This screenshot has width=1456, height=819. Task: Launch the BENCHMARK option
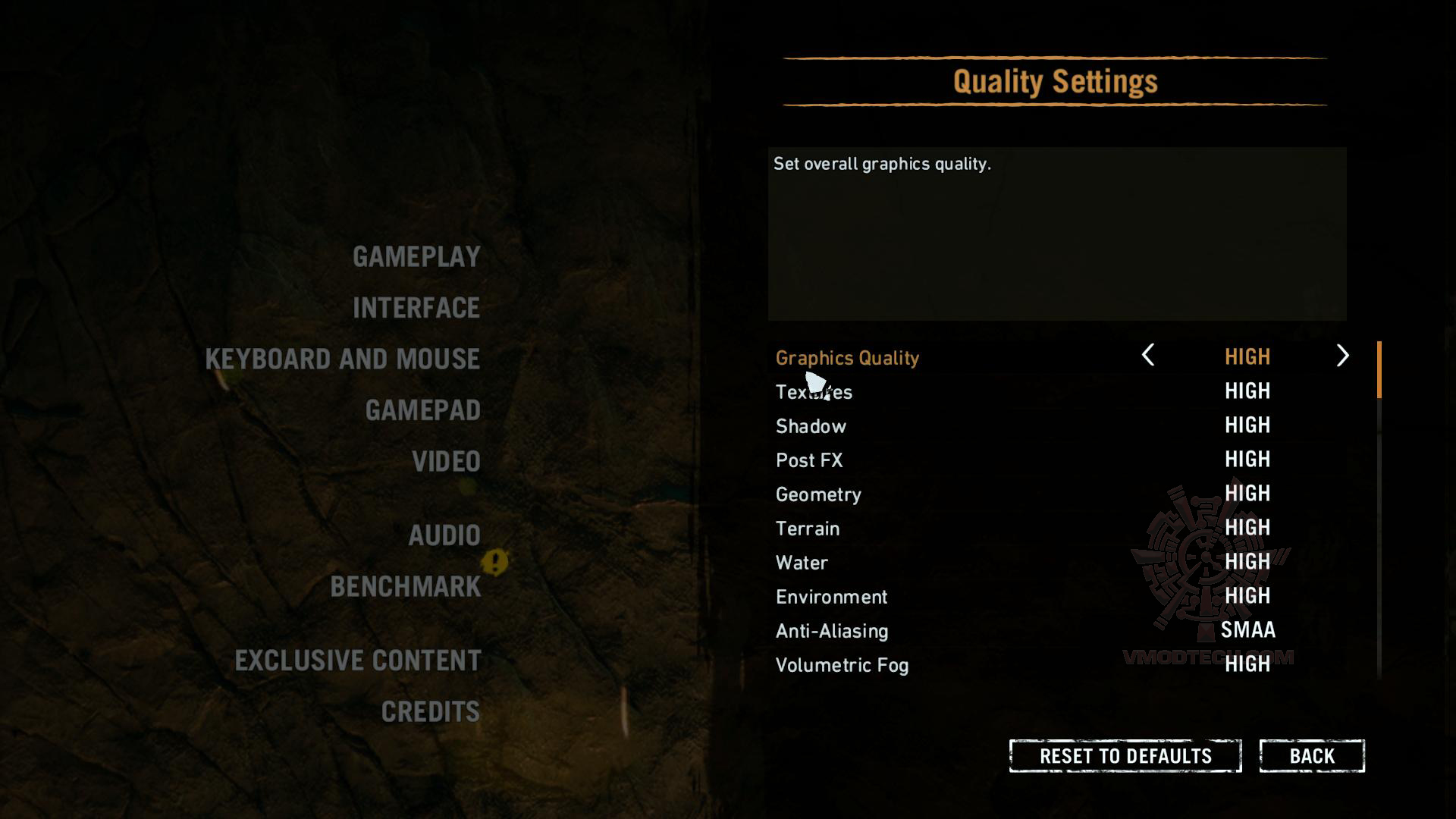point(405,587)
